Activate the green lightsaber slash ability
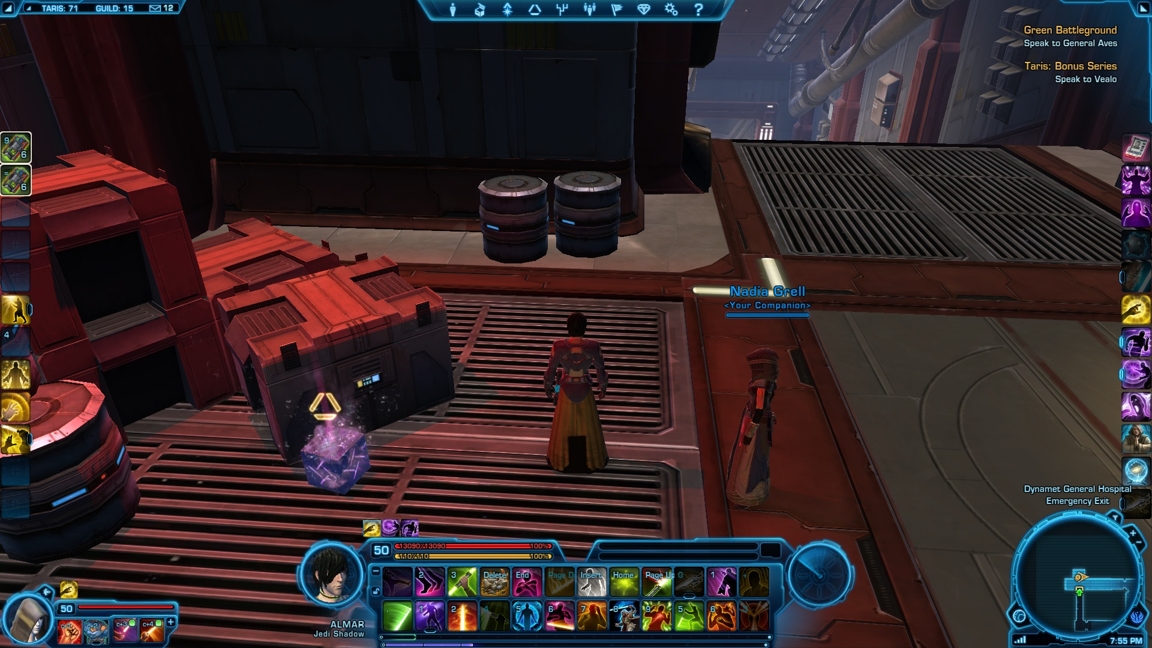The height and width of the screenshot is (648, 1152). pyautogui.click(x=397, y=616)
